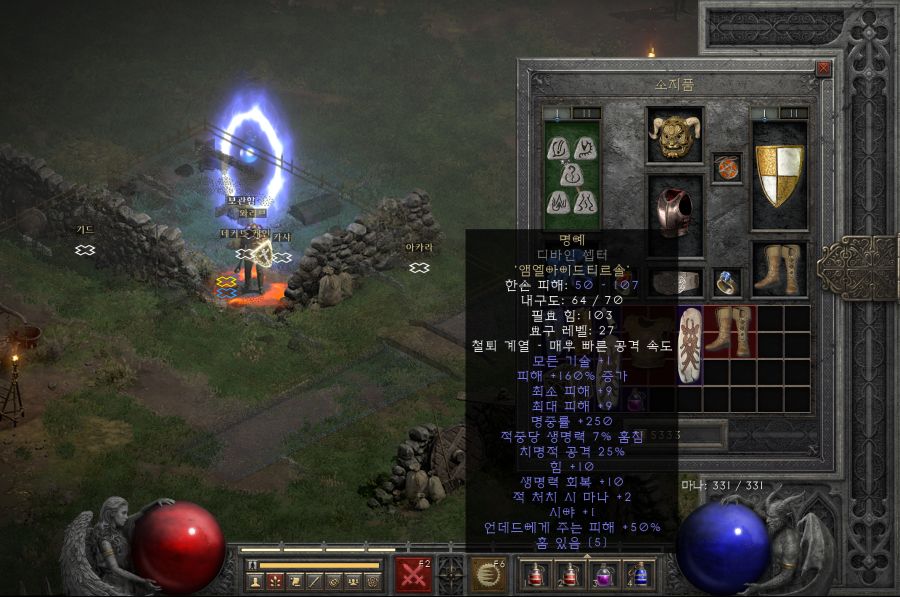Choose the equipped boots slot
Image resolution: width=900 pixels, height=597 pixels.
coord(779,268)
